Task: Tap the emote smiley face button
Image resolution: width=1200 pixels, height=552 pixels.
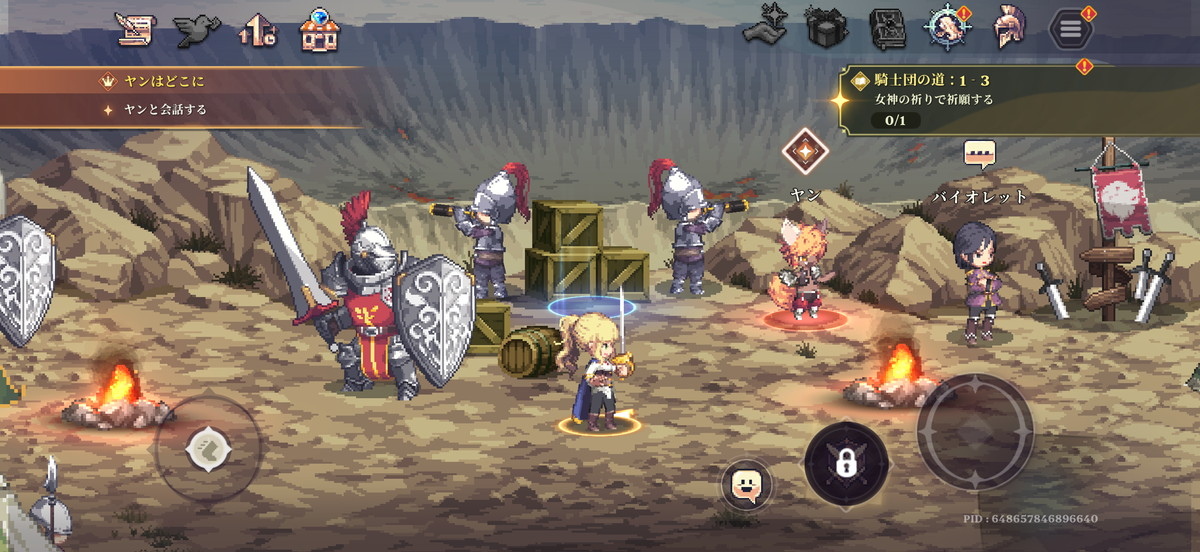Action: pos(746,486)
